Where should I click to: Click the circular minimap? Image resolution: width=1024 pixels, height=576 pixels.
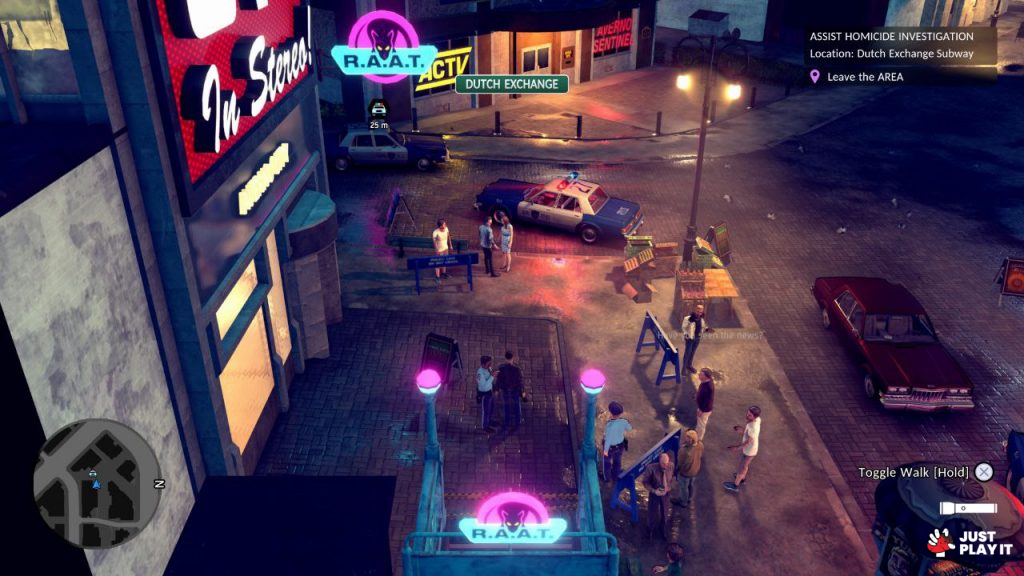(x=96, y=483)
